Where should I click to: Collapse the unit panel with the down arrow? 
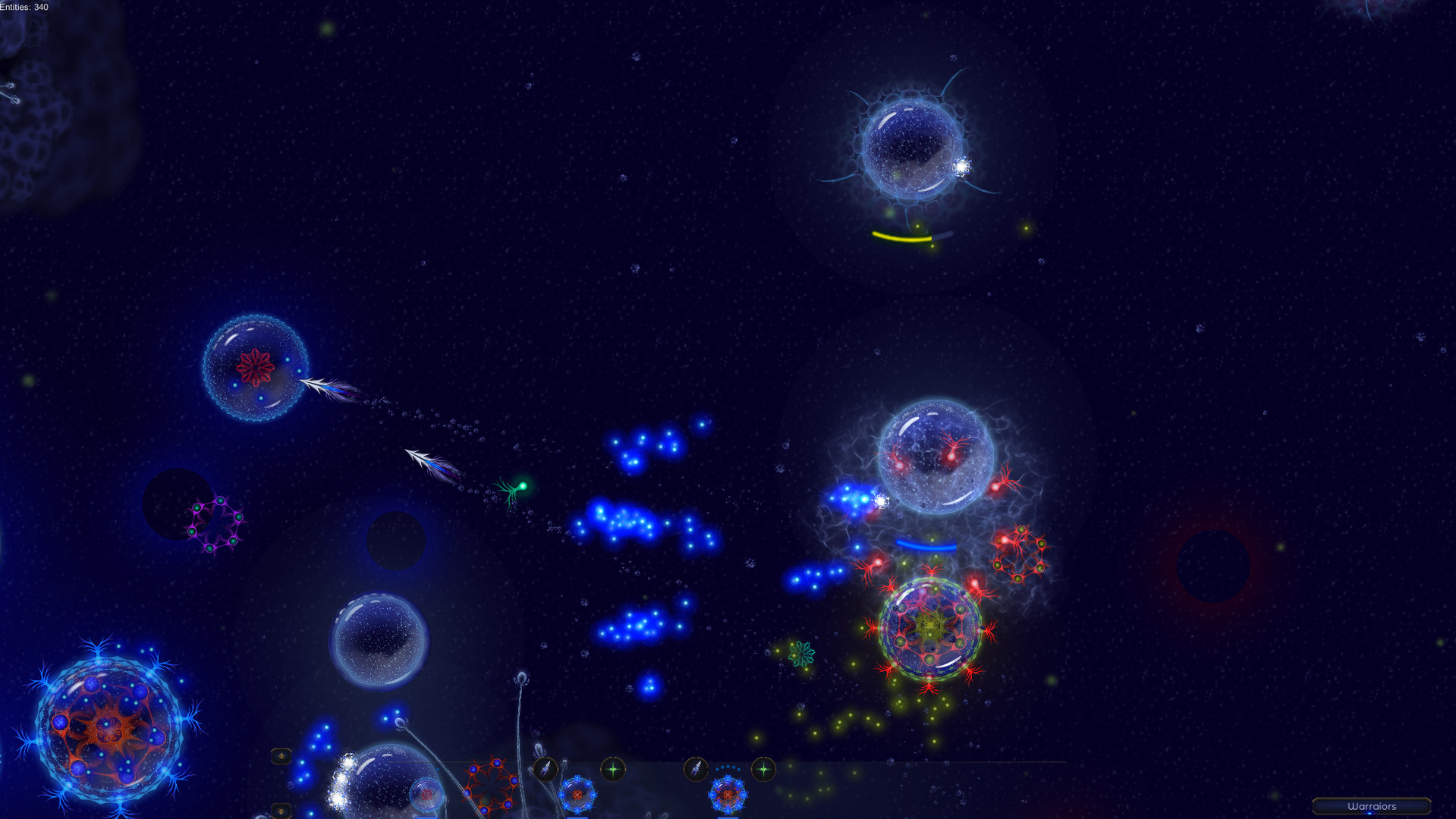pos(281,811)
